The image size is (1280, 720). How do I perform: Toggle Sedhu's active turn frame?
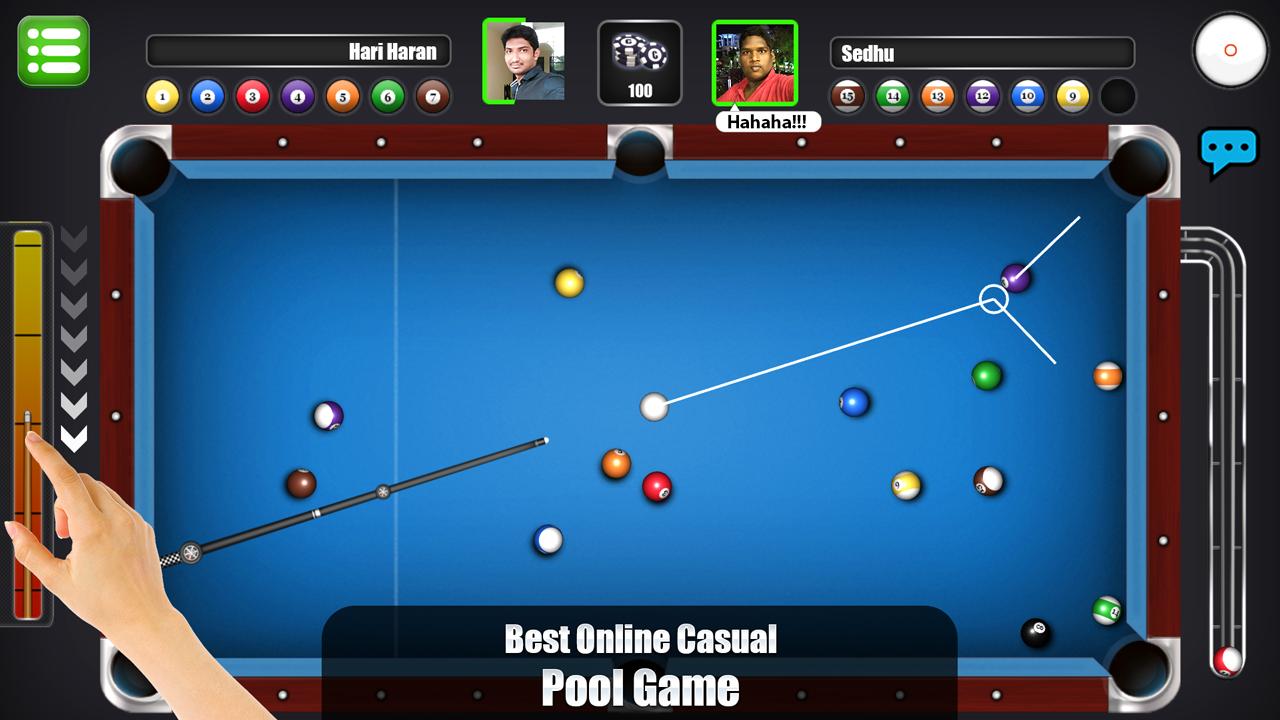755,60
